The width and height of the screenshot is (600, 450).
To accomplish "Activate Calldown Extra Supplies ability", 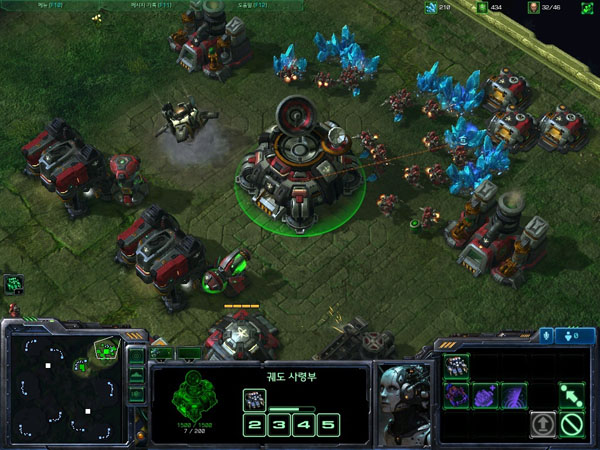I will click(486, 395).
